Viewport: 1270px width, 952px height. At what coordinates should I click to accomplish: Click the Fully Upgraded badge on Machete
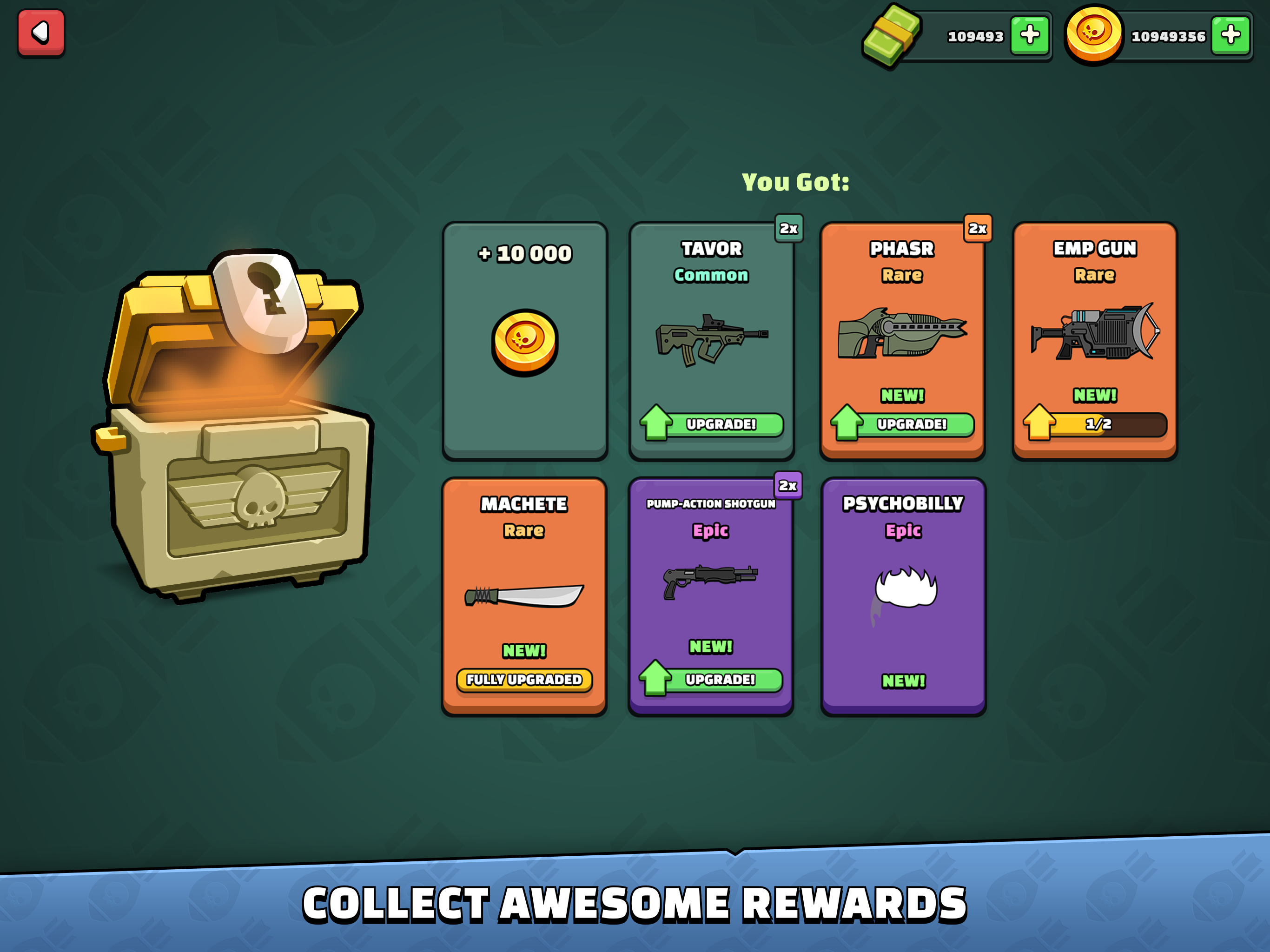(524, 681)
